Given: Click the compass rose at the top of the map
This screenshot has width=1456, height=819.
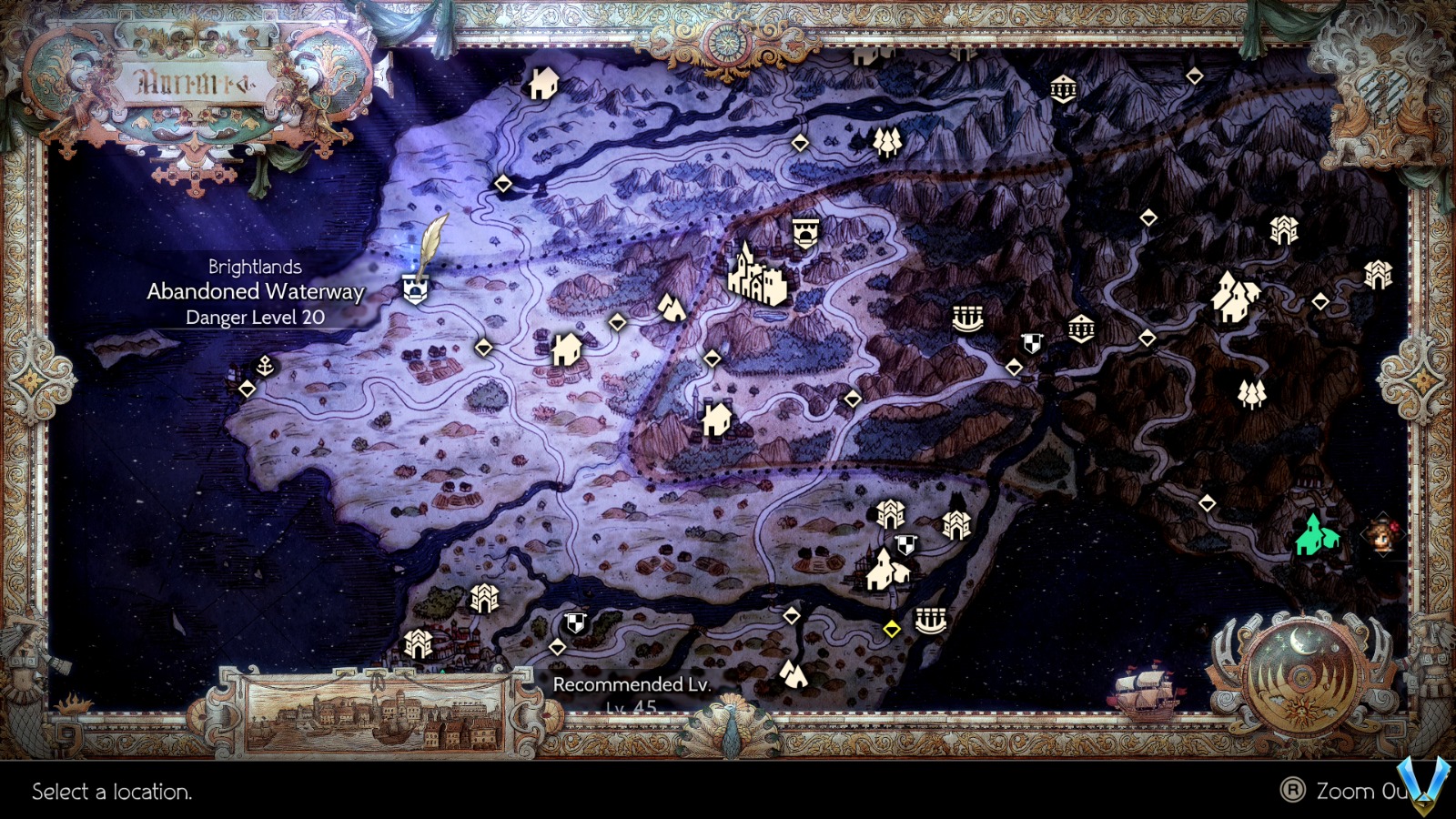Looking at the screenshot, I should (x=728, y=43).
